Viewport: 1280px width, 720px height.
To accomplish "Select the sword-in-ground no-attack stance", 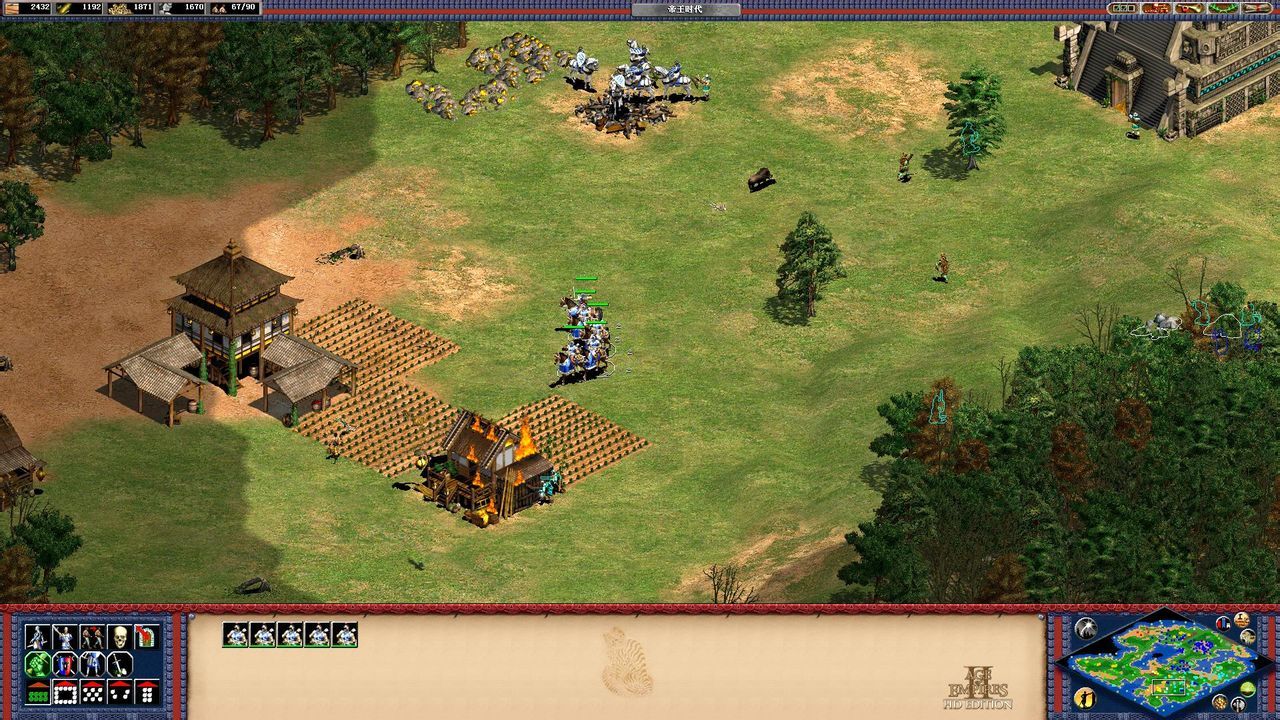I will (119, 664).
